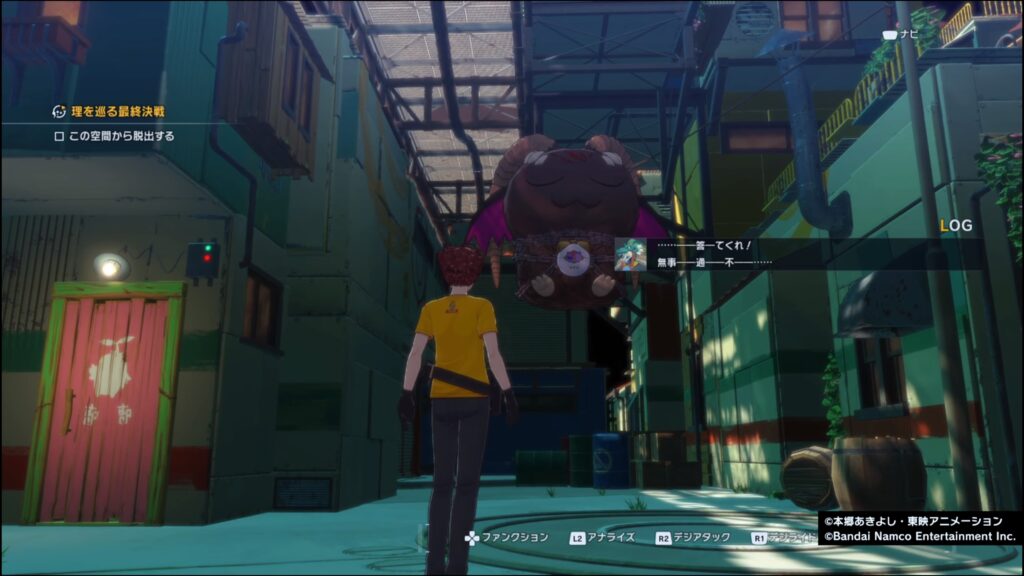This screenshot has height=576, width=1024.
Task: Click the speaker portrait in the log message
Action: click(x=628, y=253)
